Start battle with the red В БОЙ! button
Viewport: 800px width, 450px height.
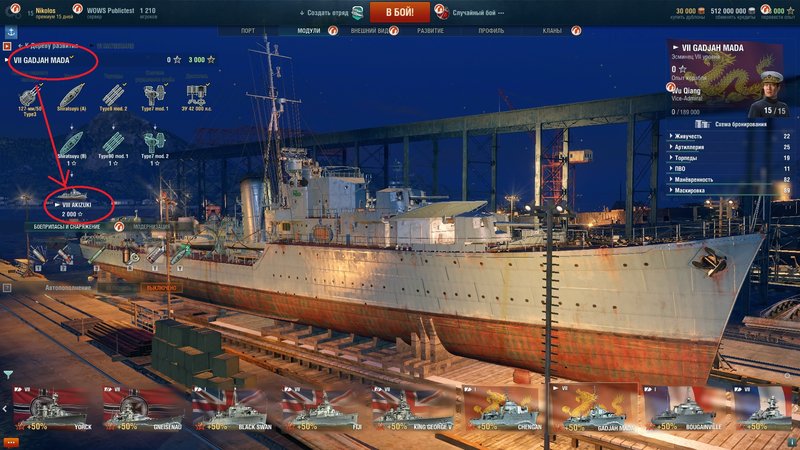pos(399,12)
